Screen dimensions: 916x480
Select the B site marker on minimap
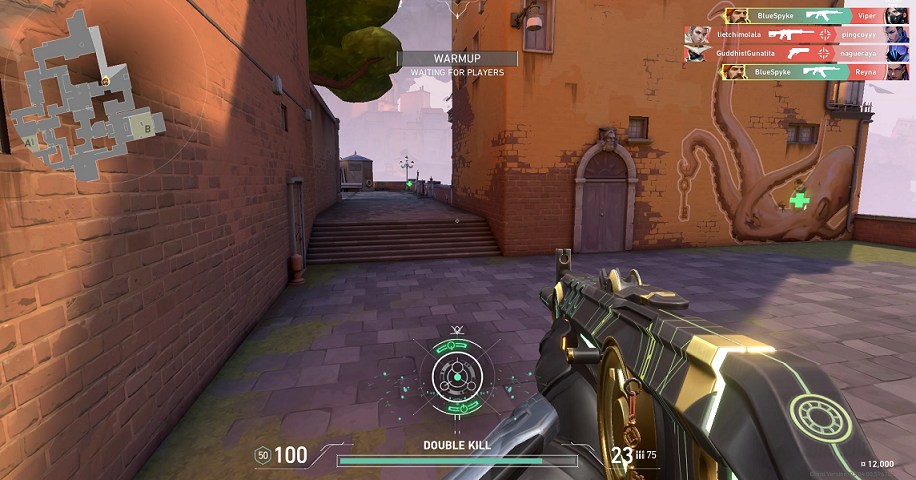click(147, 127)
